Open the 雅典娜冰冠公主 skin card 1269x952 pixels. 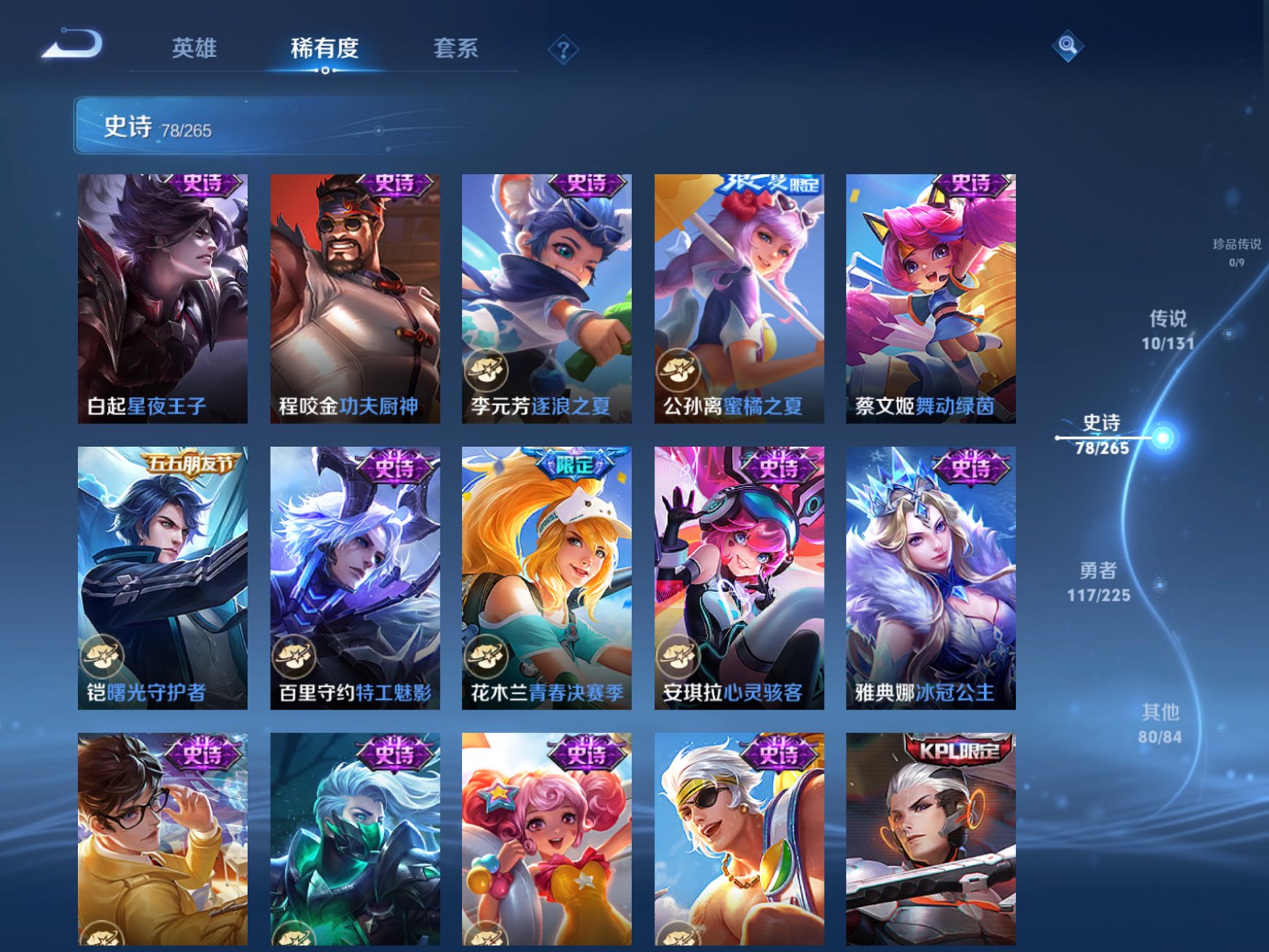point(928,576)
